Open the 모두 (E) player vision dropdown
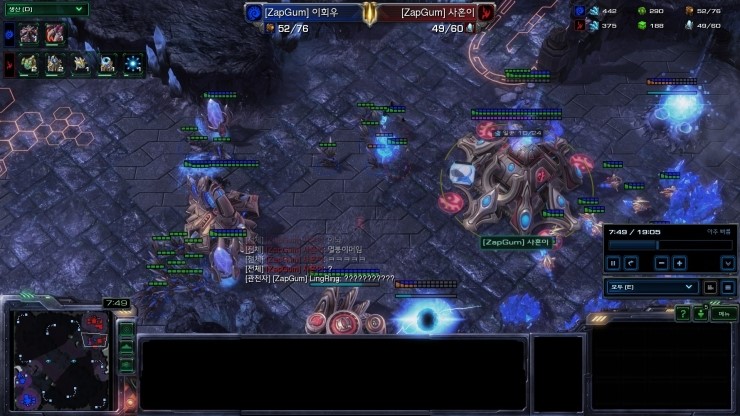The height and width of the screenshot is (416, 740). (x=652, y=287)
